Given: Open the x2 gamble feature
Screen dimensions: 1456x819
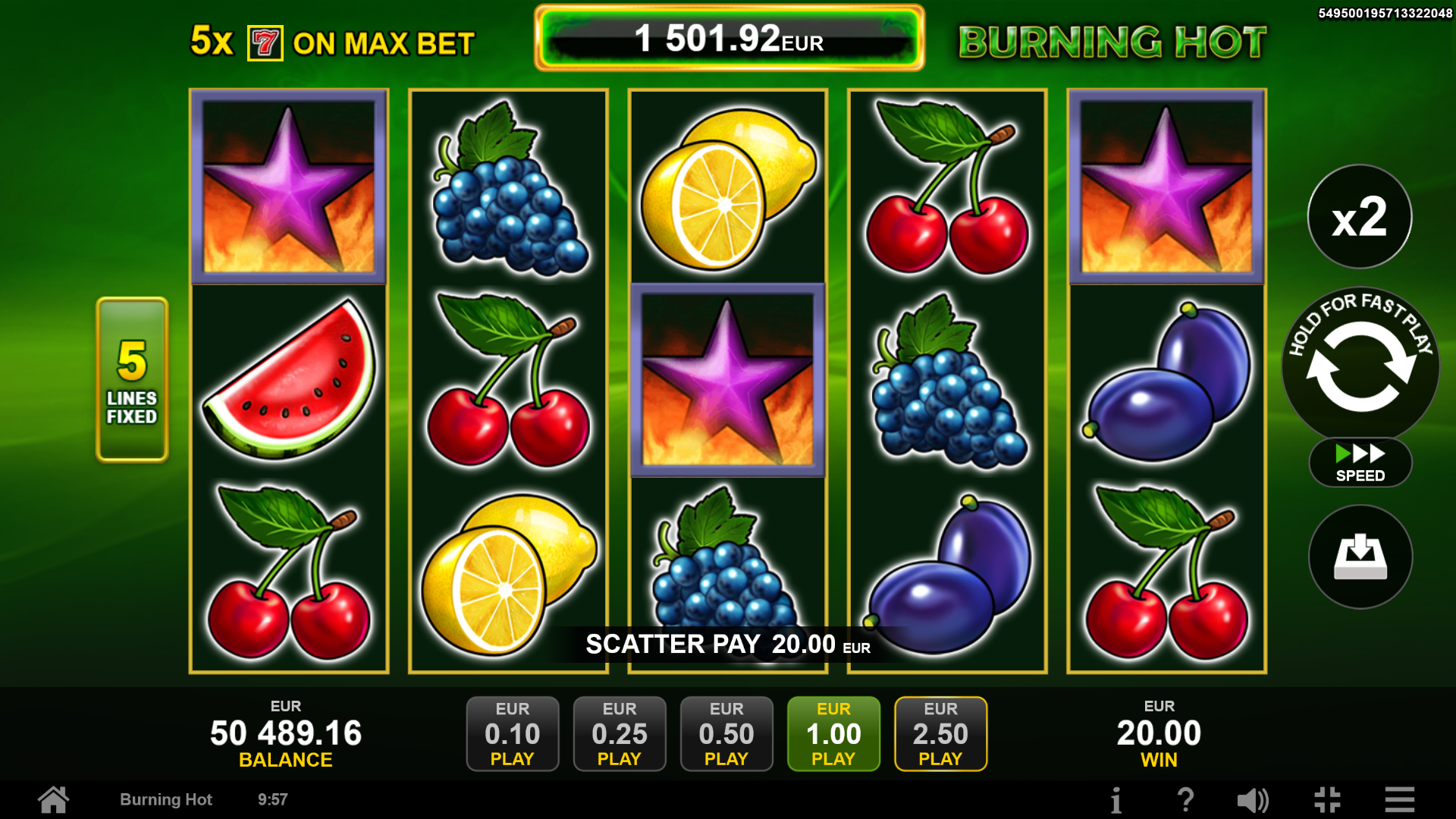Looking at the screenshot, I should [1359, 218].
